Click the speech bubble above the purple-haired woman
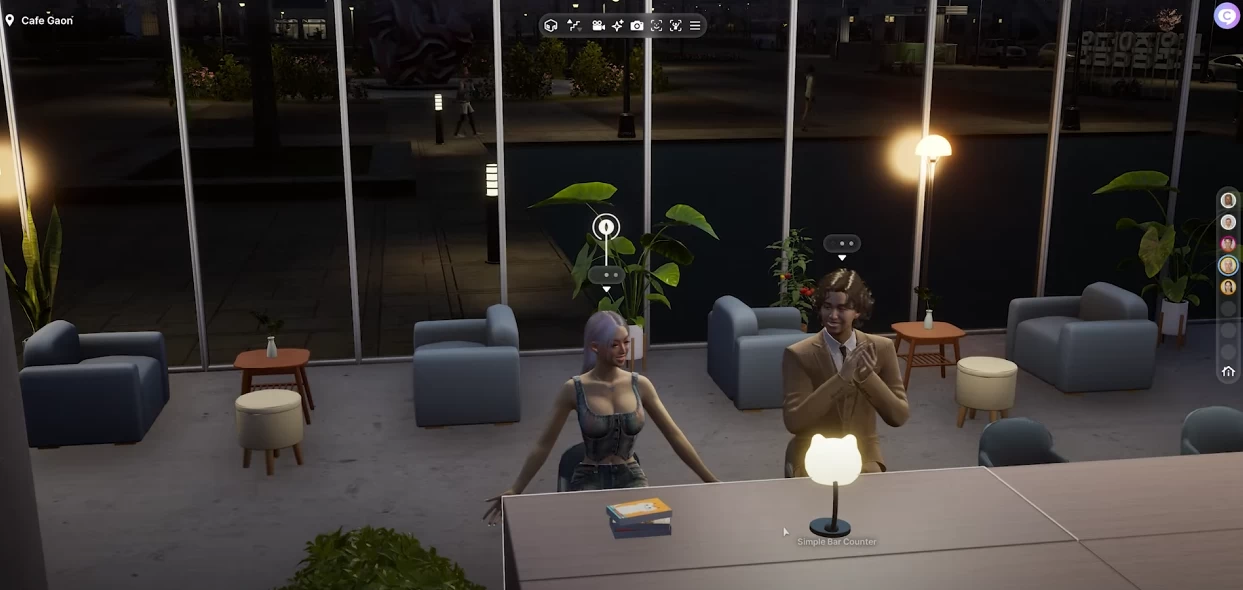Screen dimensions: 1243x590 606,274
